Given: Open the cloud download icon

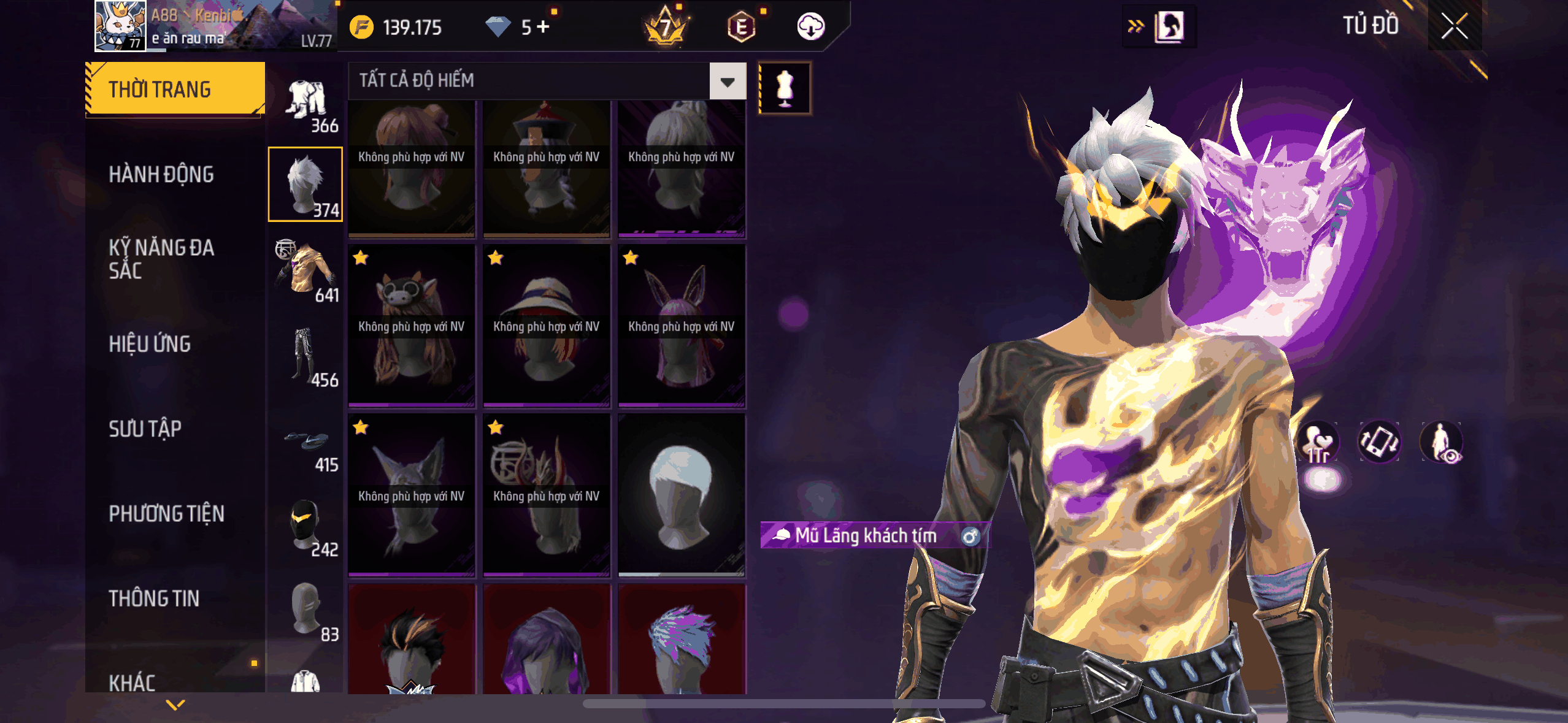Looking at the screenshot, I should 810,27.
